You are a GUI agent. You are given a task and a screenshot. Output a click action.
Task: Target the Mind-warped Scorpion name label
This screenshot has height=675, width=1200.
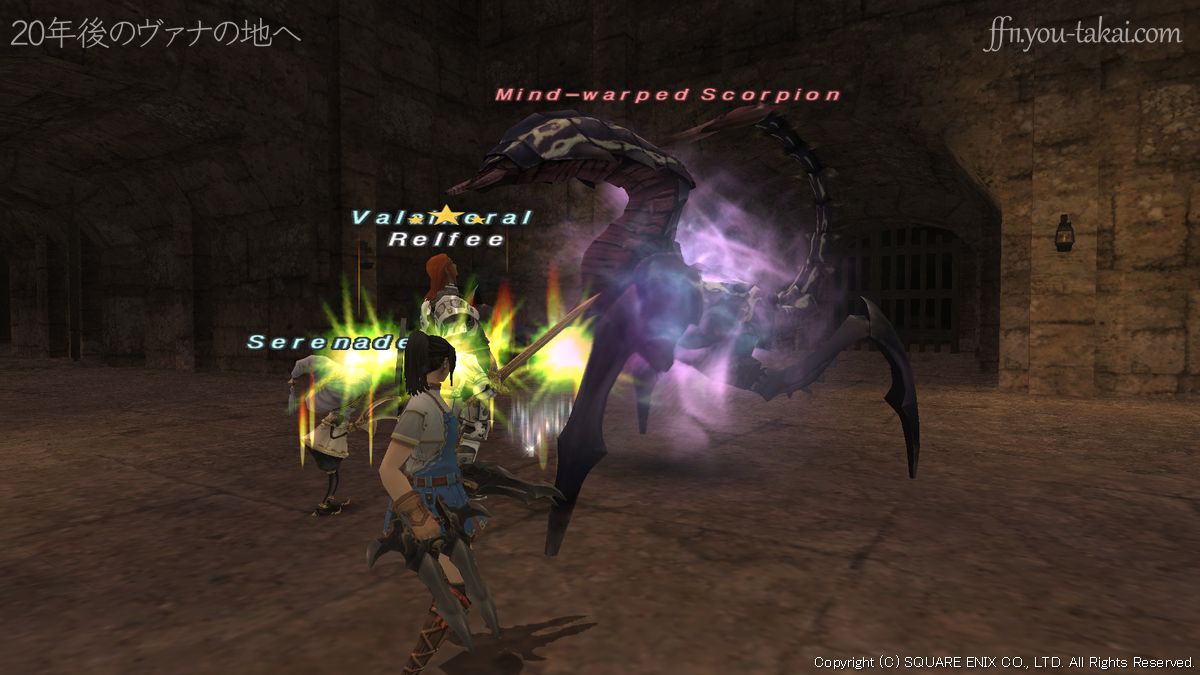point(668,95)
